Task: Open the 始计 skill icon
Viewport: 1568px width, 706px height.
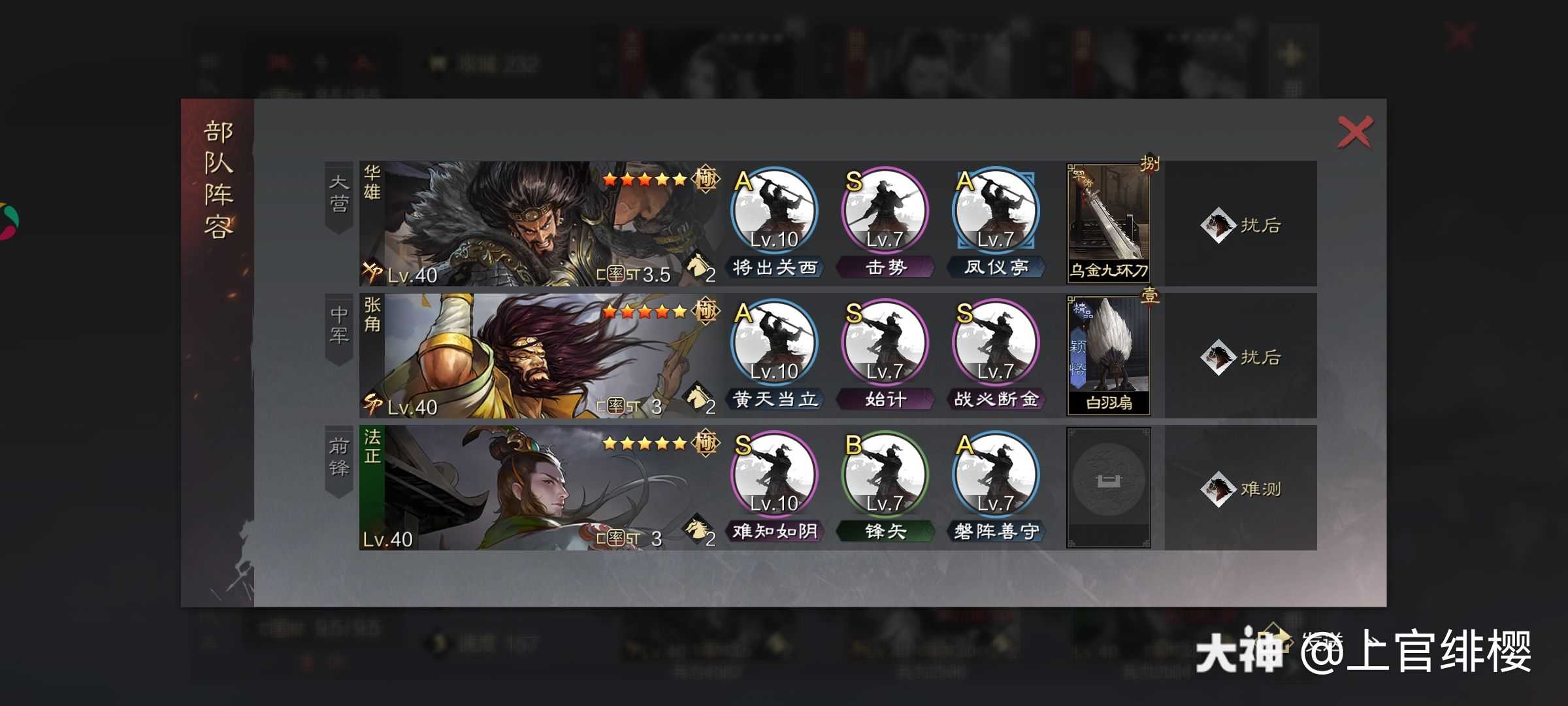Action: coord(885,345)
